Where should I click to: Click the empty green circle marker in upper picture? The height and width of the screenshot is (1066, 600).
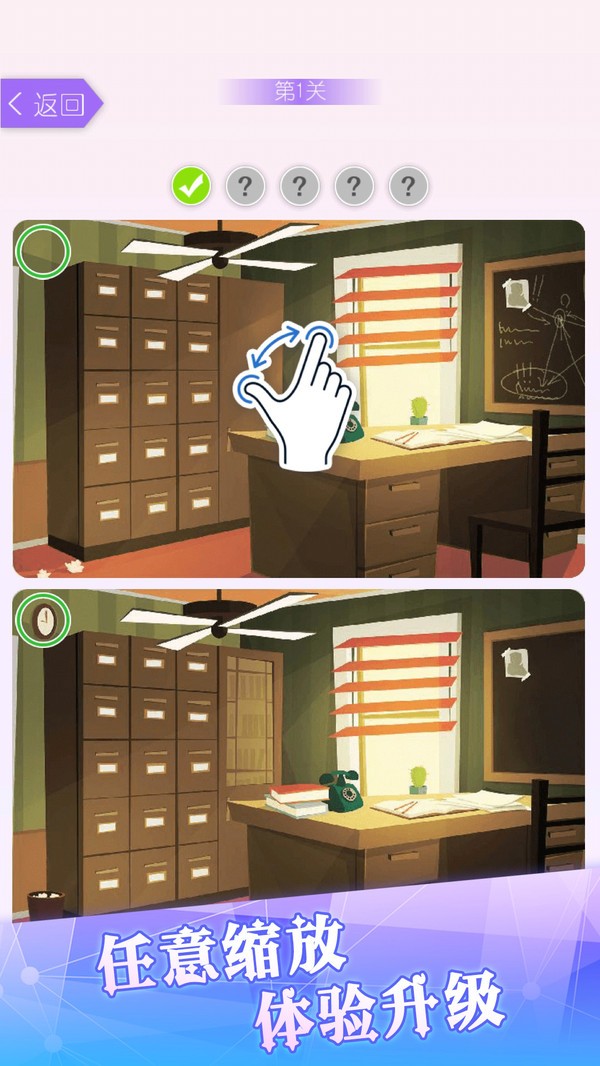(x=43, y=251)
